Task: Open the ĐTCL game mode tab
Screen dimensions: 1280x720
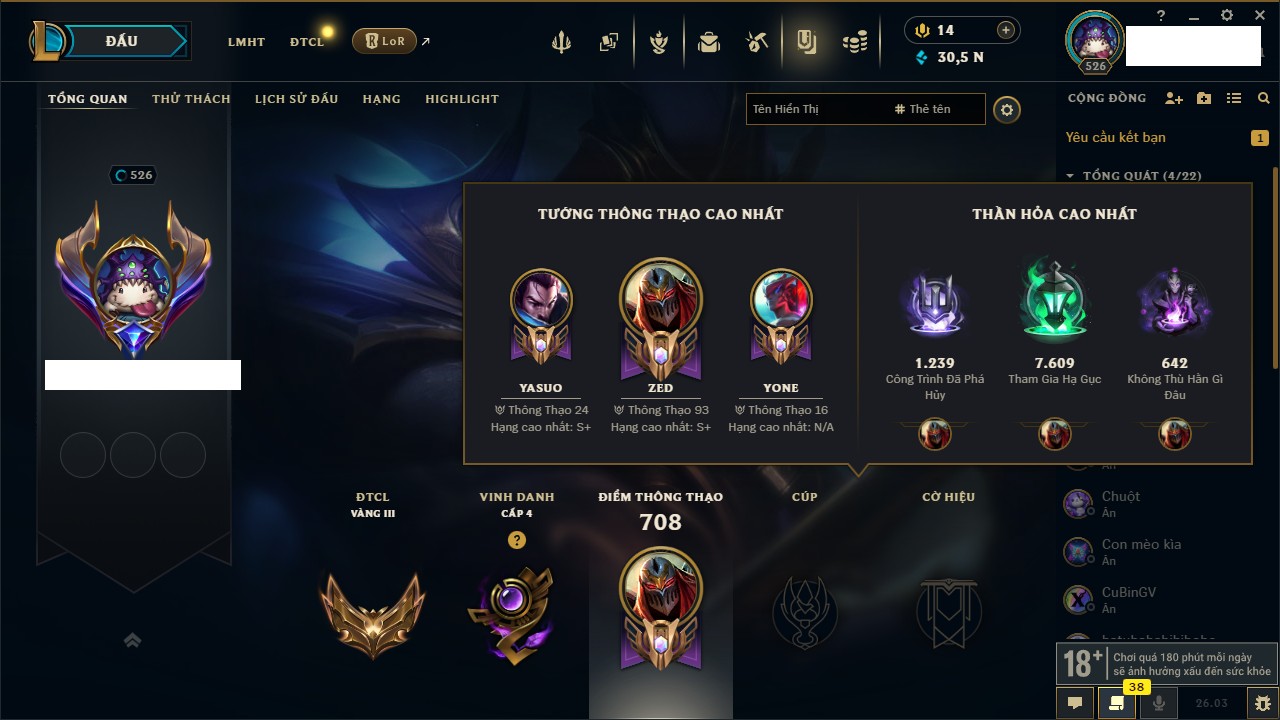Action: click(307, 42)
